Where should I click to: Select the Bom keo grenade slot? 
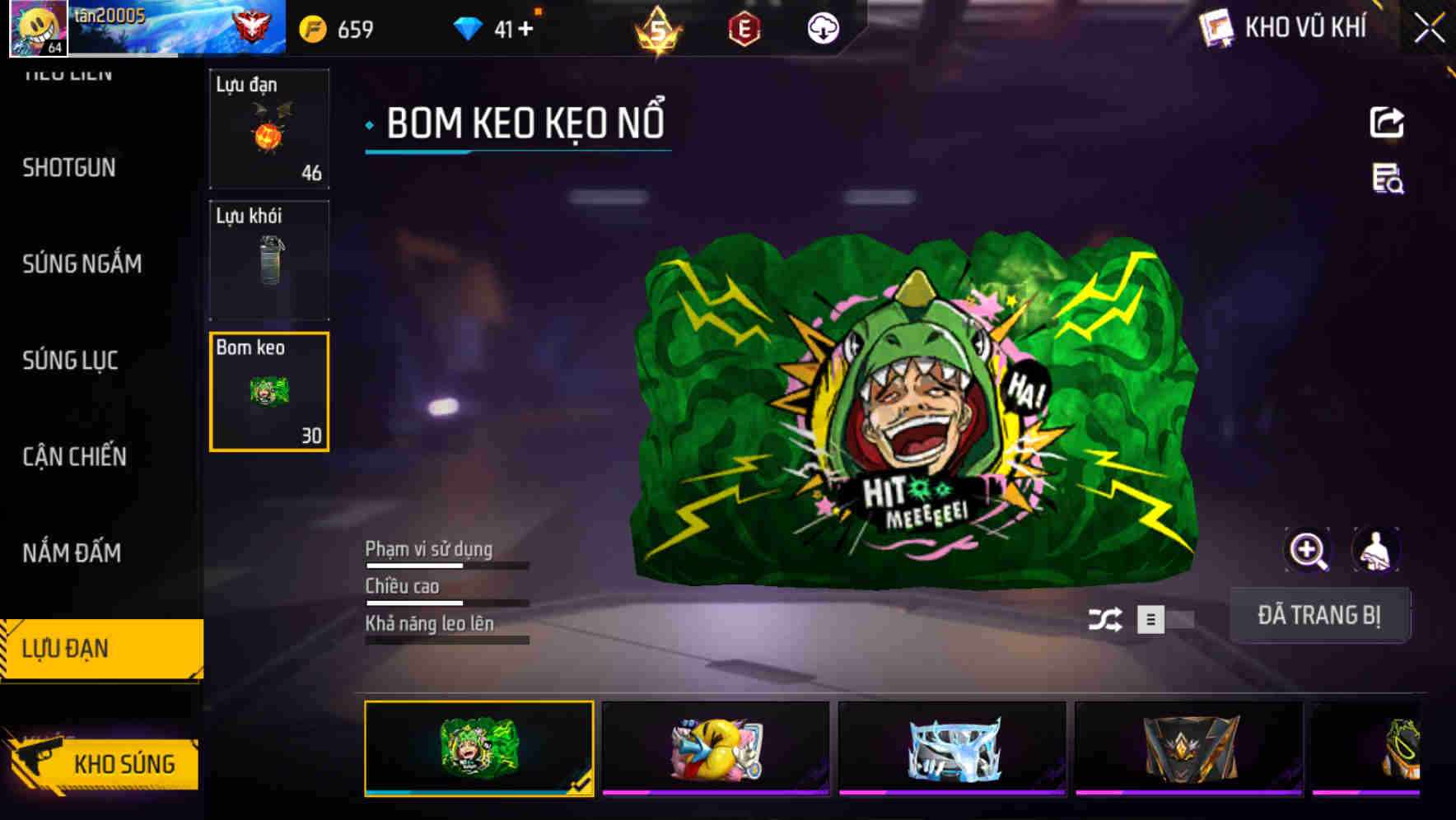pyautogui.click(x=268, y=391)
